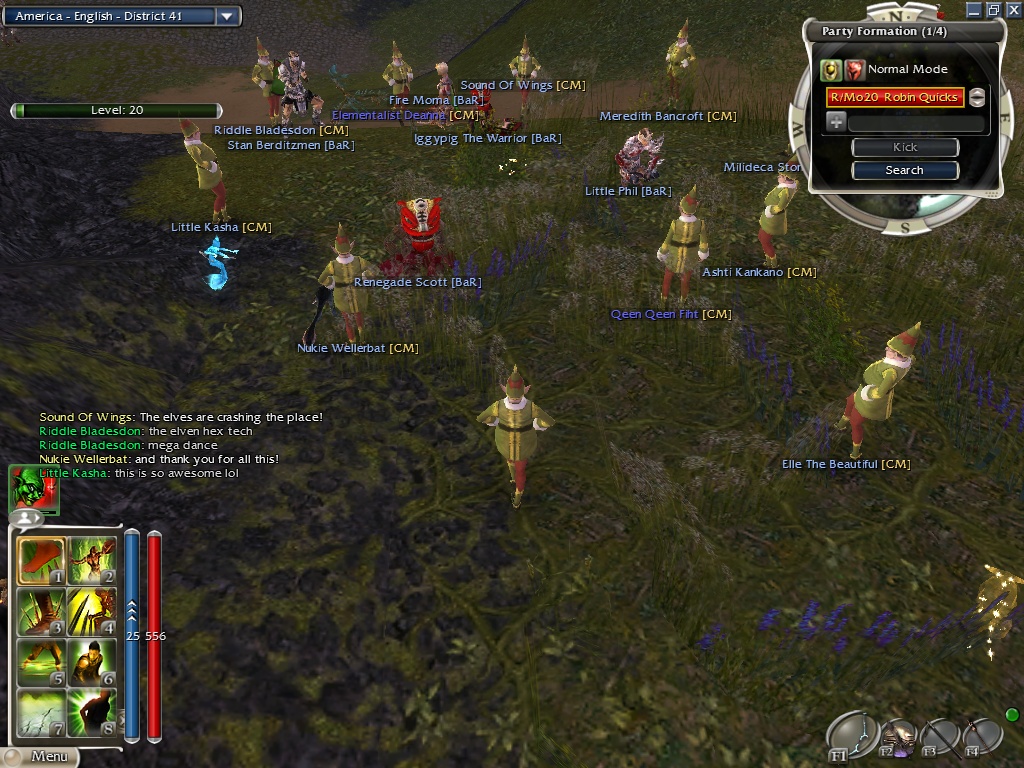The height and width of the screenshot is (768, 1024).
Task: Use skill 5 showing running legs
Action: [x=41, y=662]
